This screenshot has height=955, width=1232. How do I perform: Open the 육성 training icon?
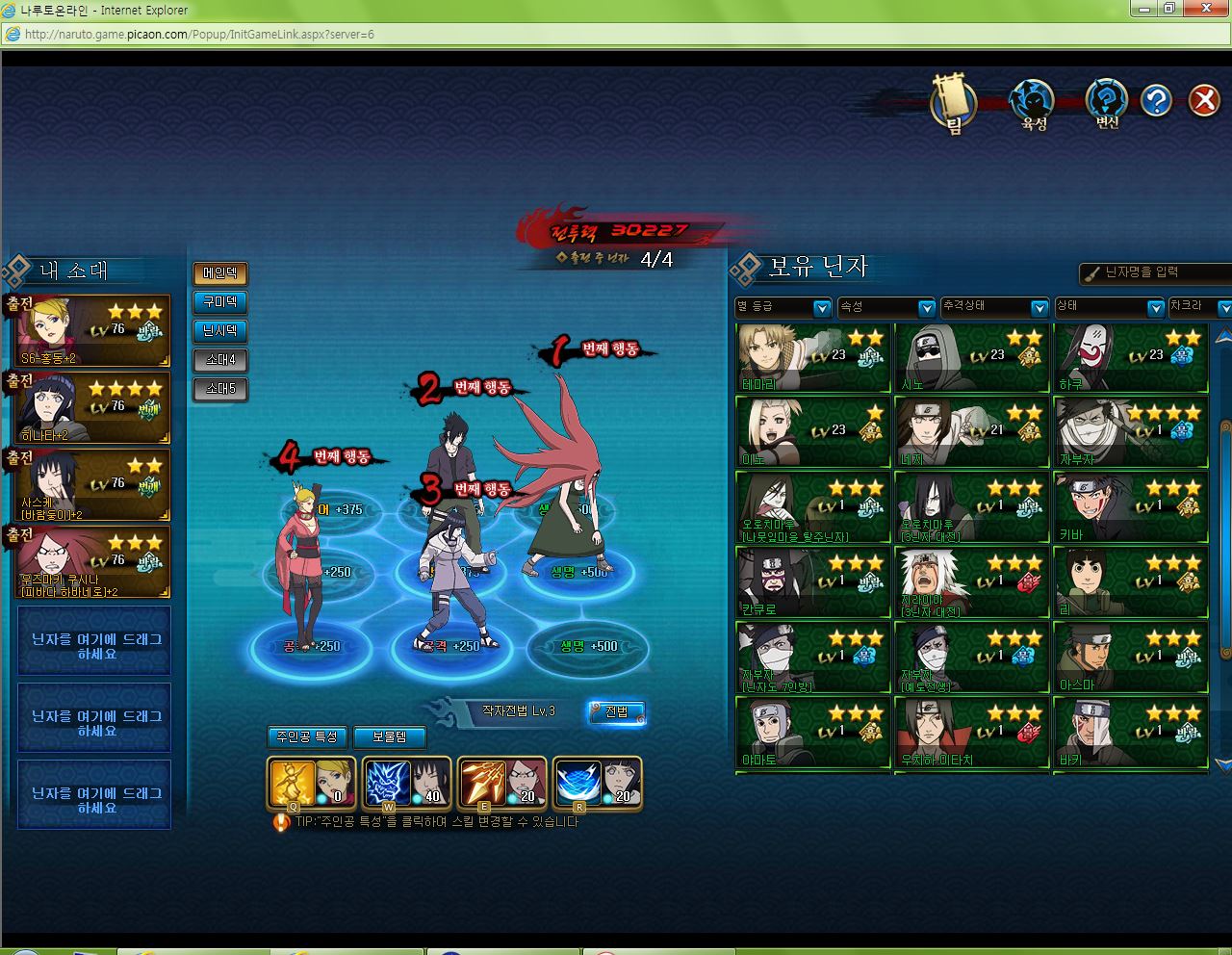click(x=1032, y=102)
